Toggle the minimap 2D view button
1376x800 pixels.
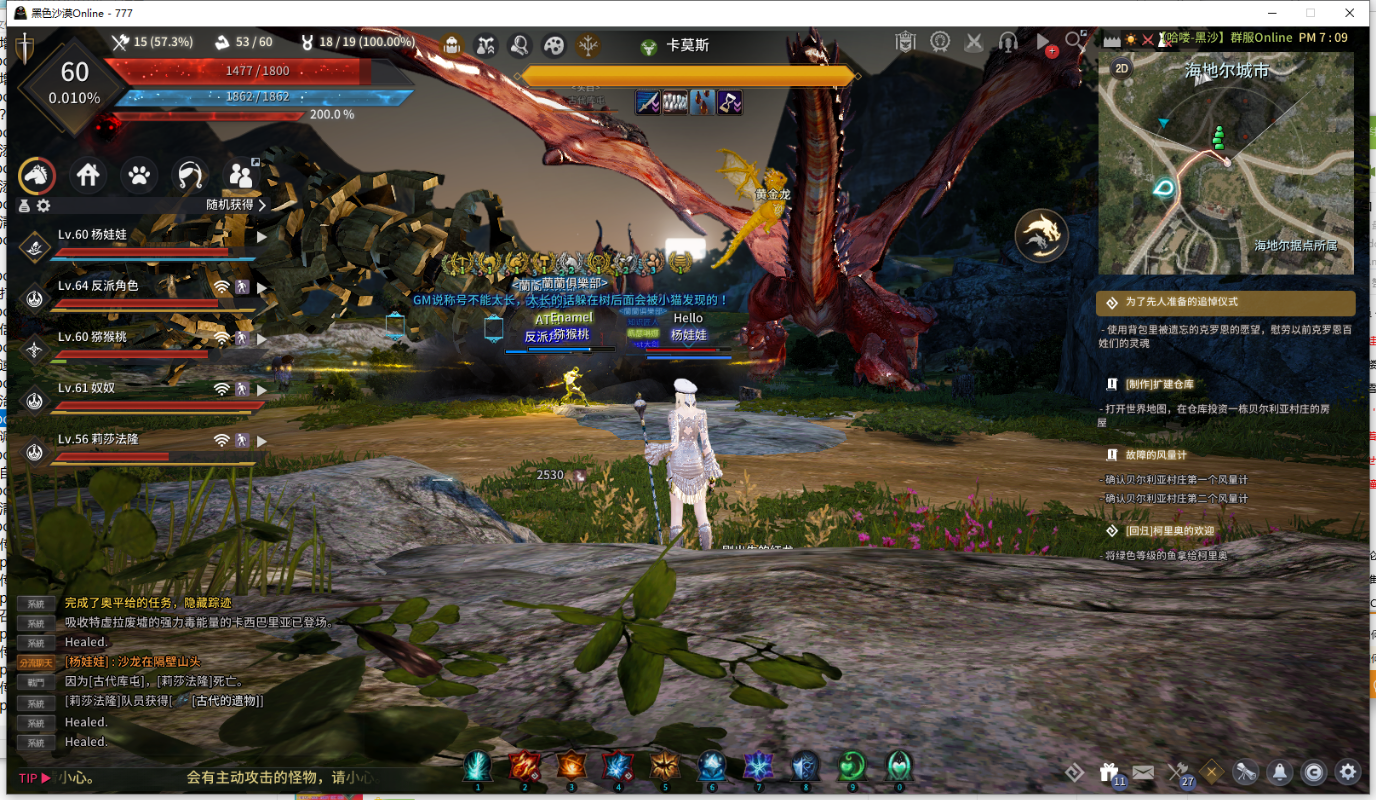1122,68
